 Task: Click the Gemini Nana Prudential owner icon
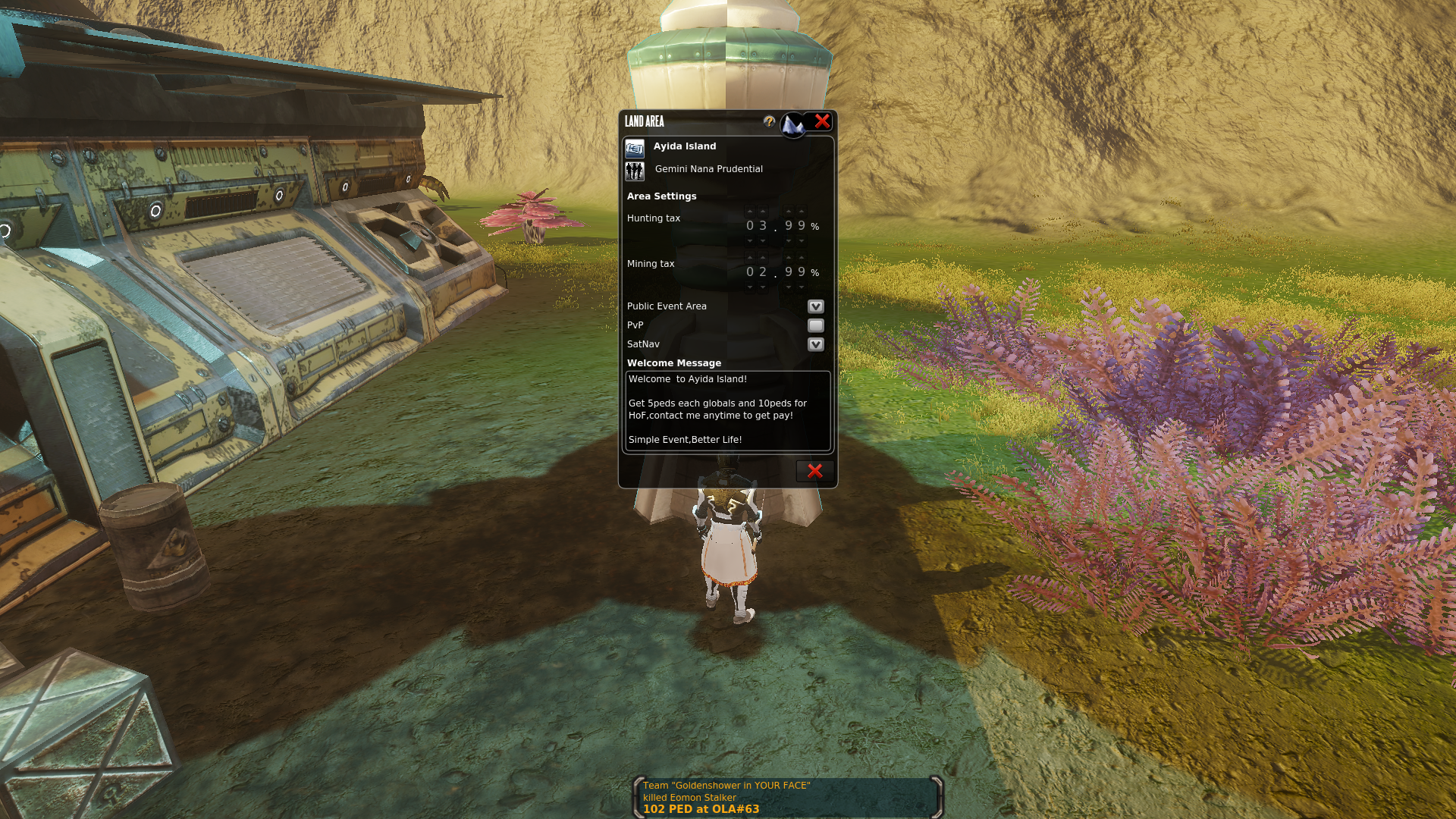coord(635,171)
